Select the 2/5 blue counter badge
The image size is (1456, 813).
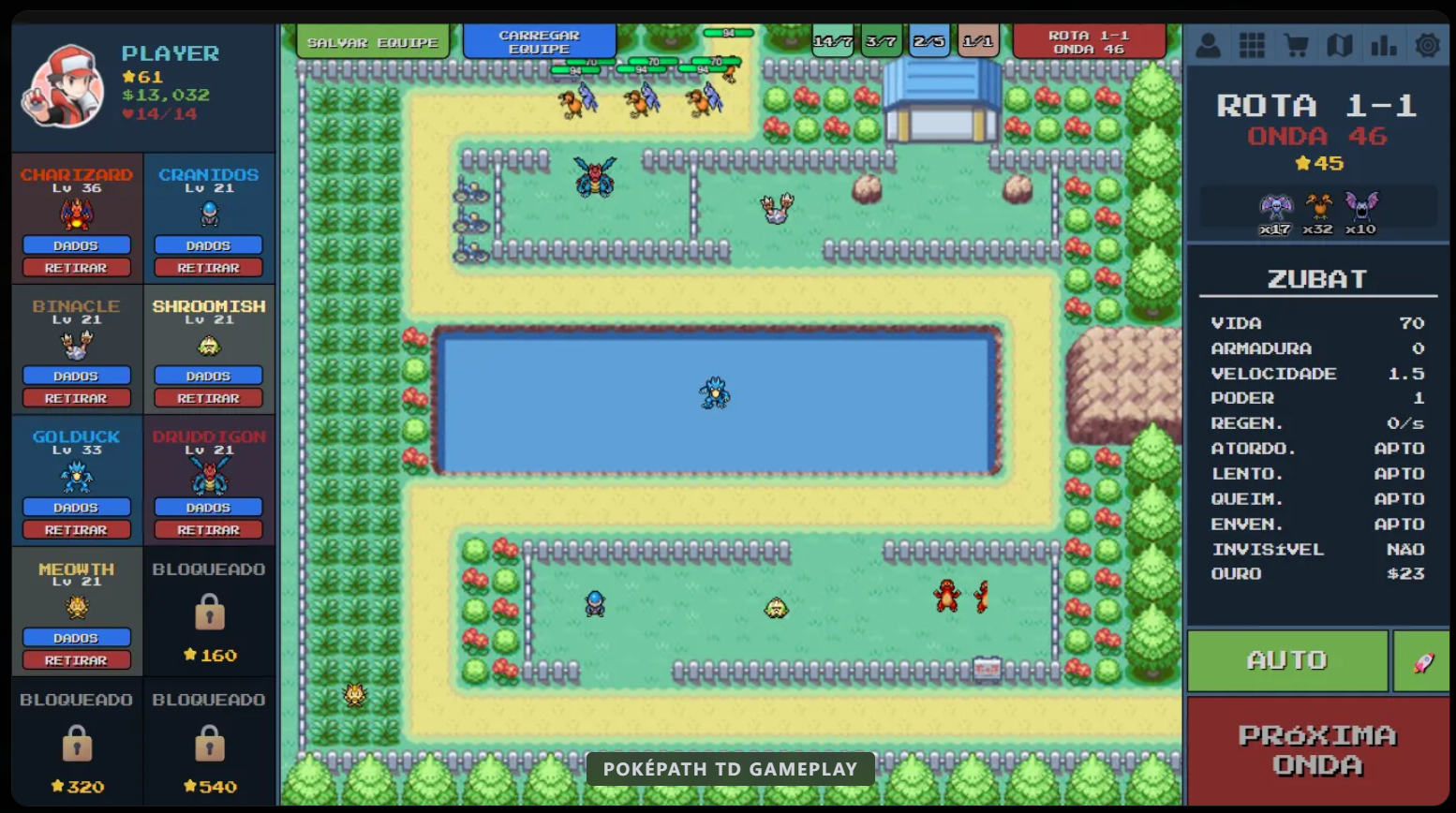[929, 41]
